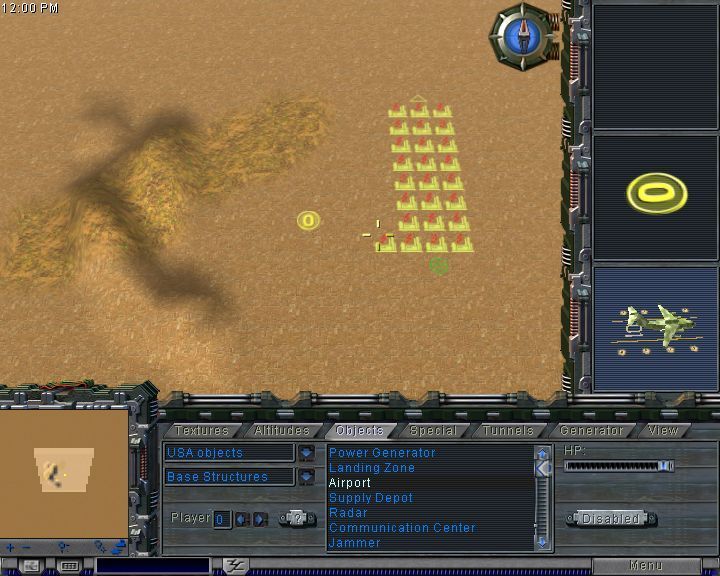This screenshot has height=576, width=720.
Task: Choose Communication Center from the list
Action: point(402,528)
